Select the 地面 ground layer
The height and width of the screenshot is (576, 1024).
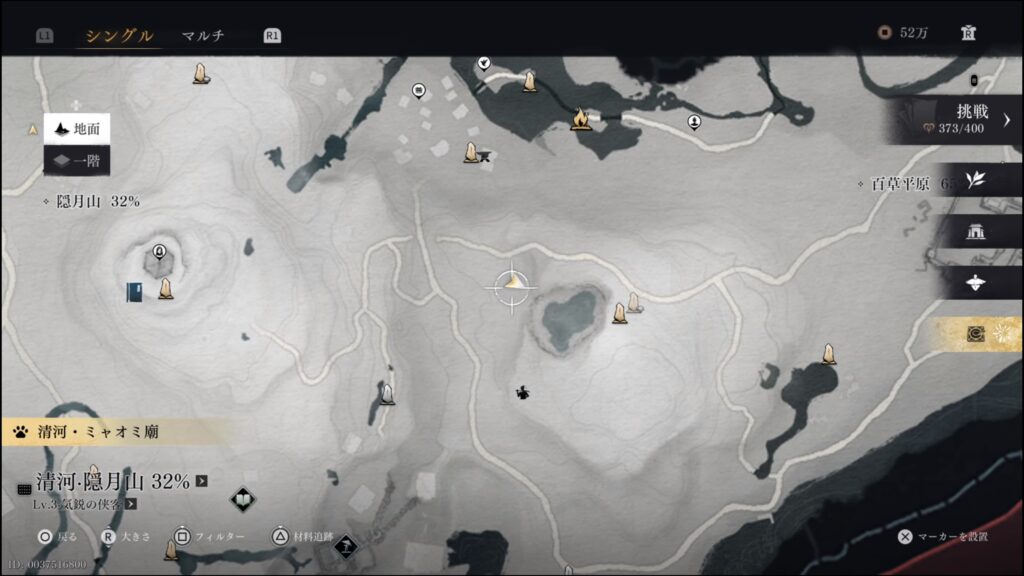click(x=77, y=129)
